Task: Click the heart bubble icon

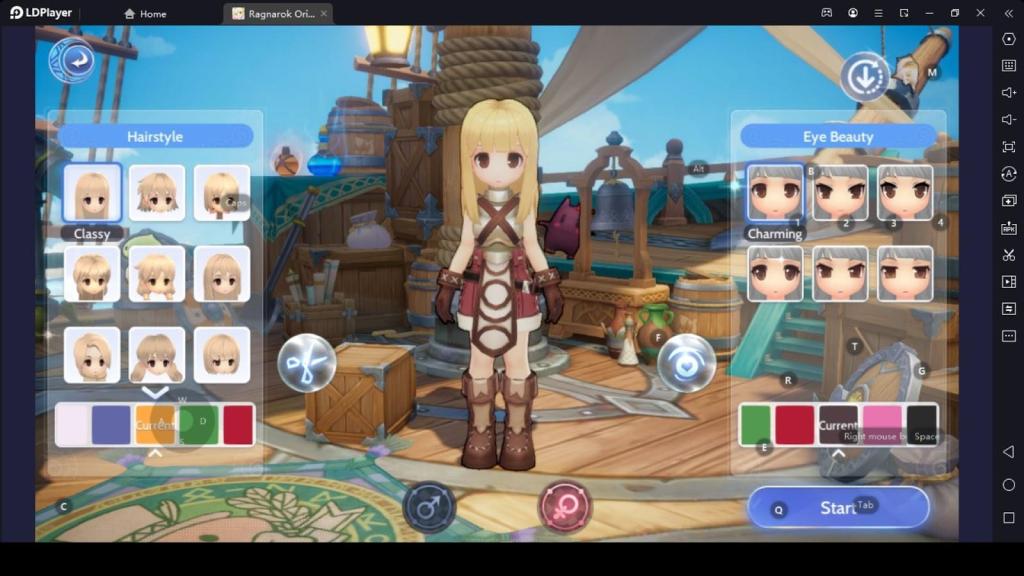Action: tap(686, 362)
